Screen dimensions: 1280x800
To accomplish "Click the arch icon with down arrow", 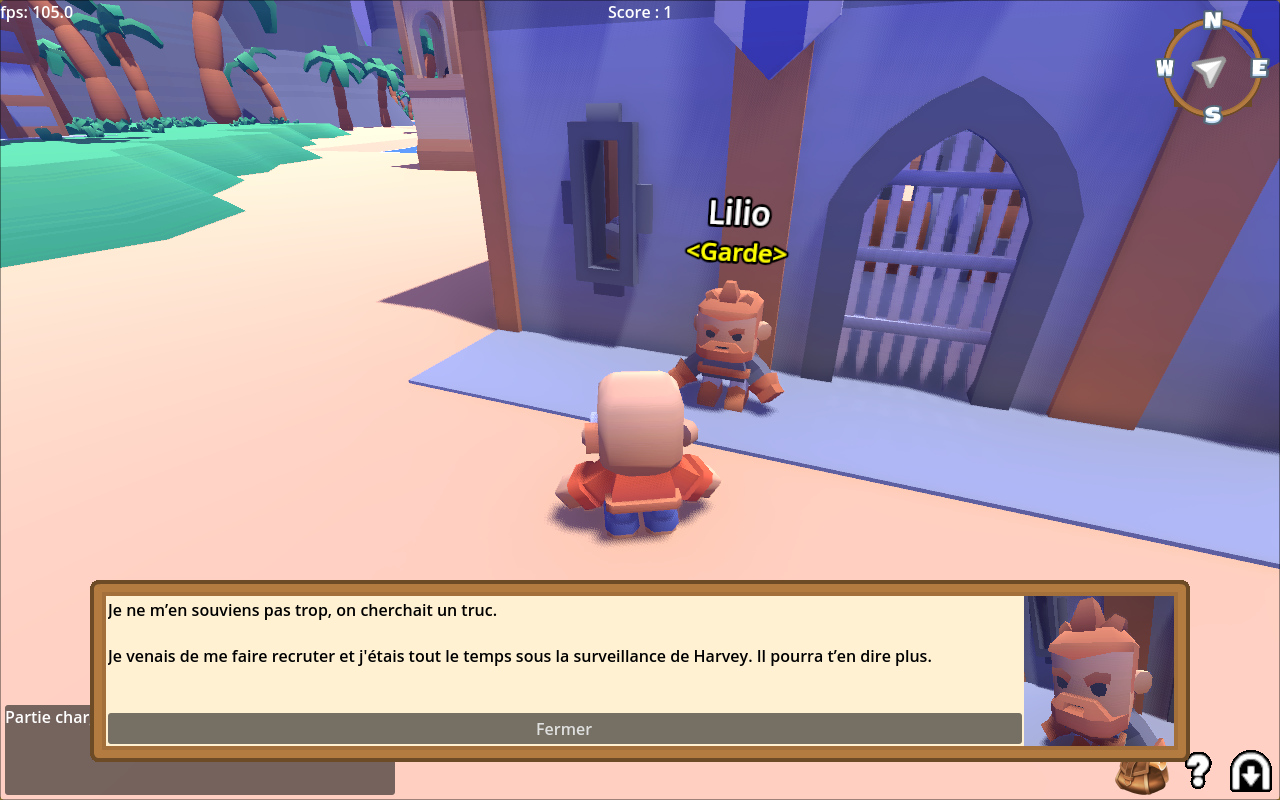I will coord(1250,771).
